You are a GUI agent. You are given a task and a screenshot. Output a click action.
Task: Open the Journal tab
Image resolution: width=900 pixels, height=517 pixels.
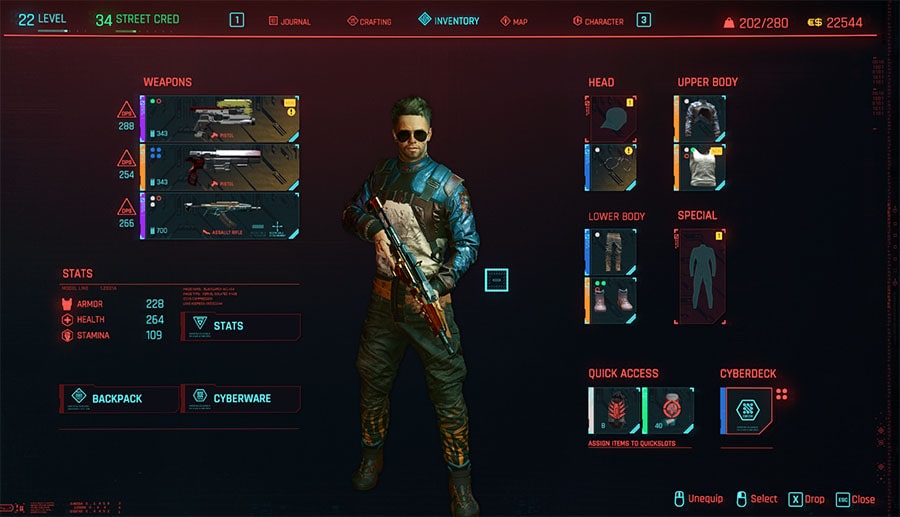tap(290, 21)
